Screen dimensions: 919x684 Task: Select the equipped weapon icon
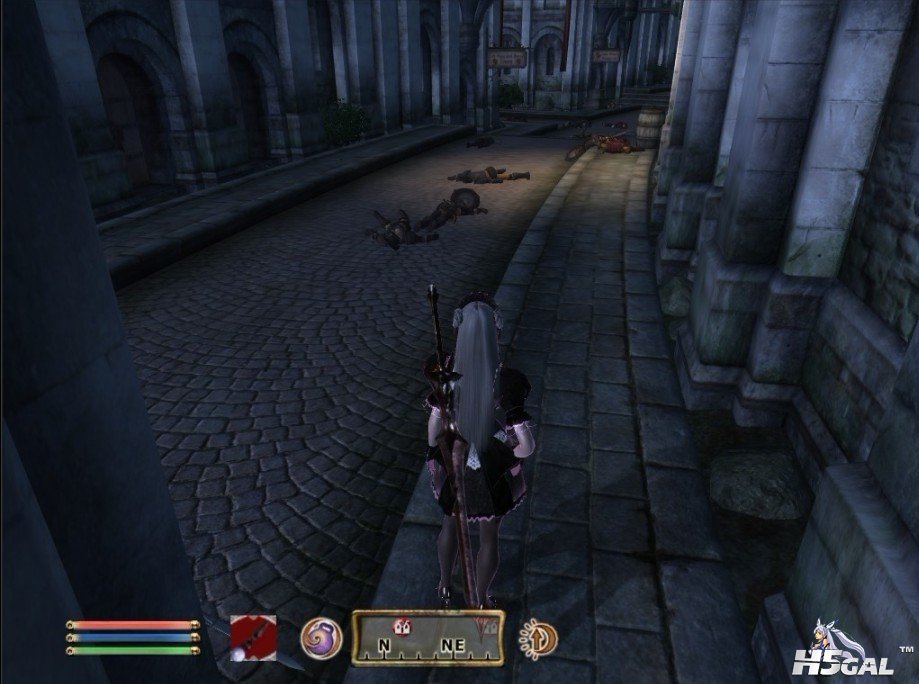point(253,637)
